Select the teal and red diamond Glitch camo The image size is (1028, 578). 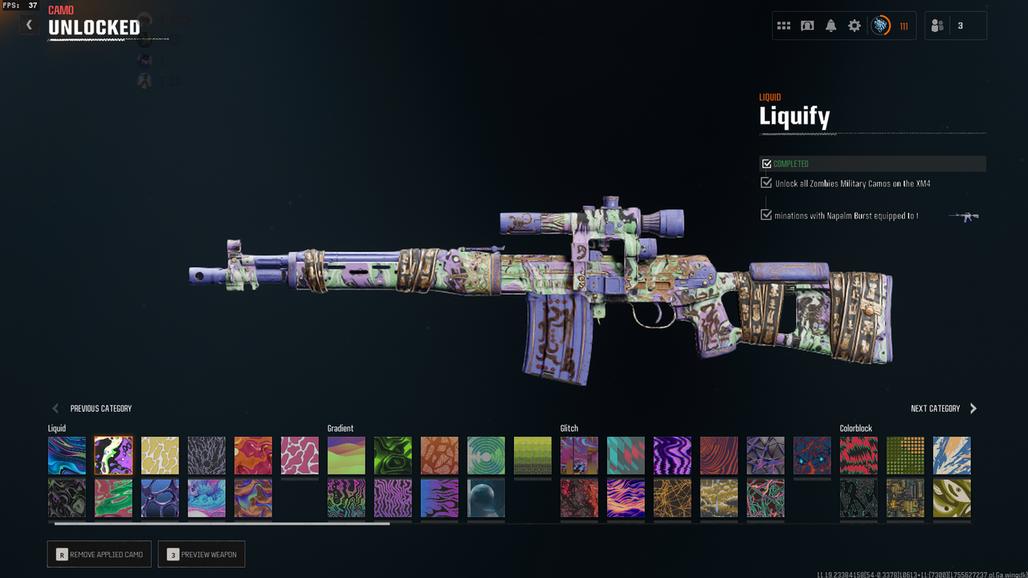click(625, 455)
